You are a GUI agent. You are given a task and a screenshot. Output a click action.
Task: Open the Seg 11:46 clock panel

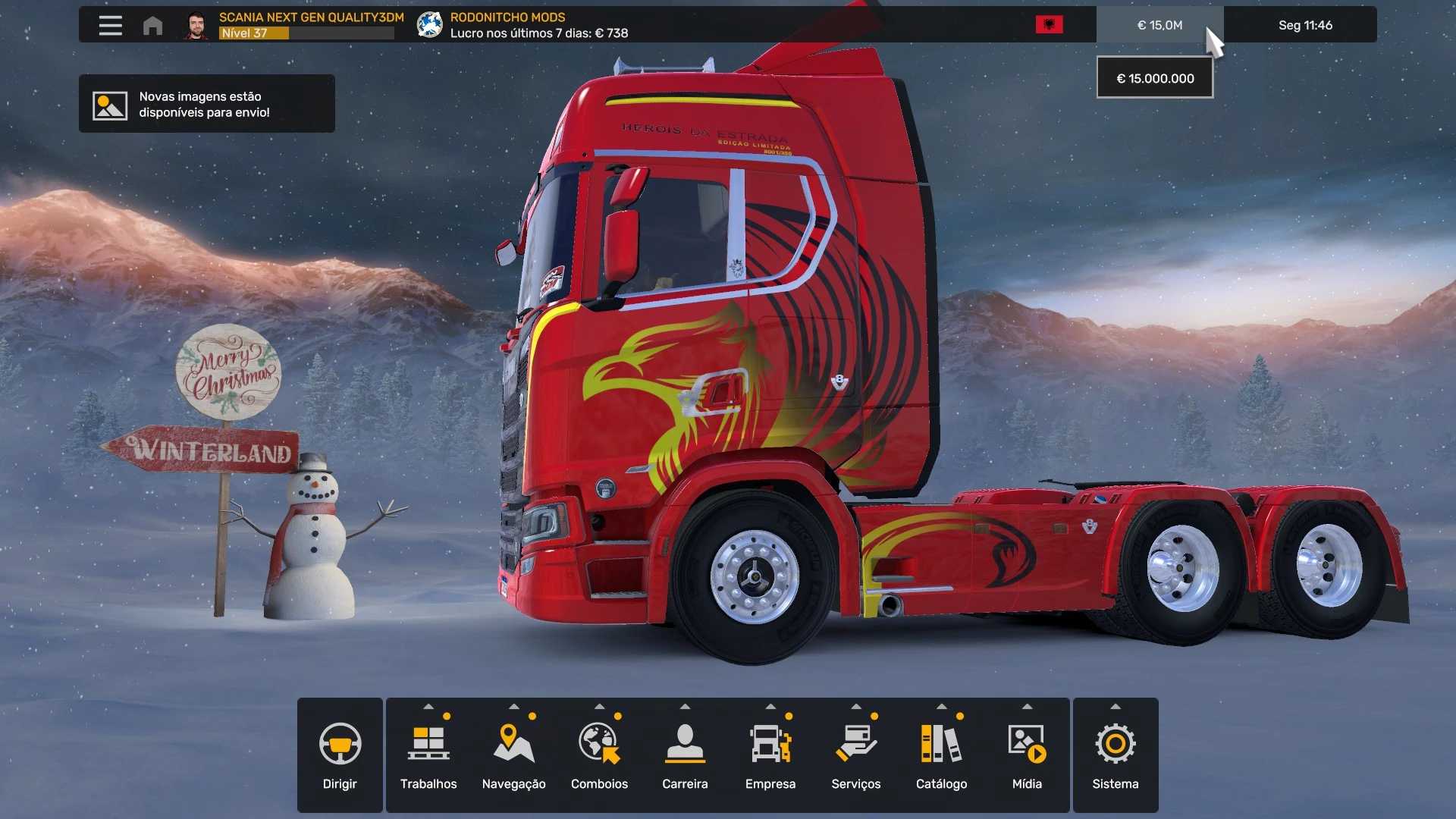click(1304, 25)
